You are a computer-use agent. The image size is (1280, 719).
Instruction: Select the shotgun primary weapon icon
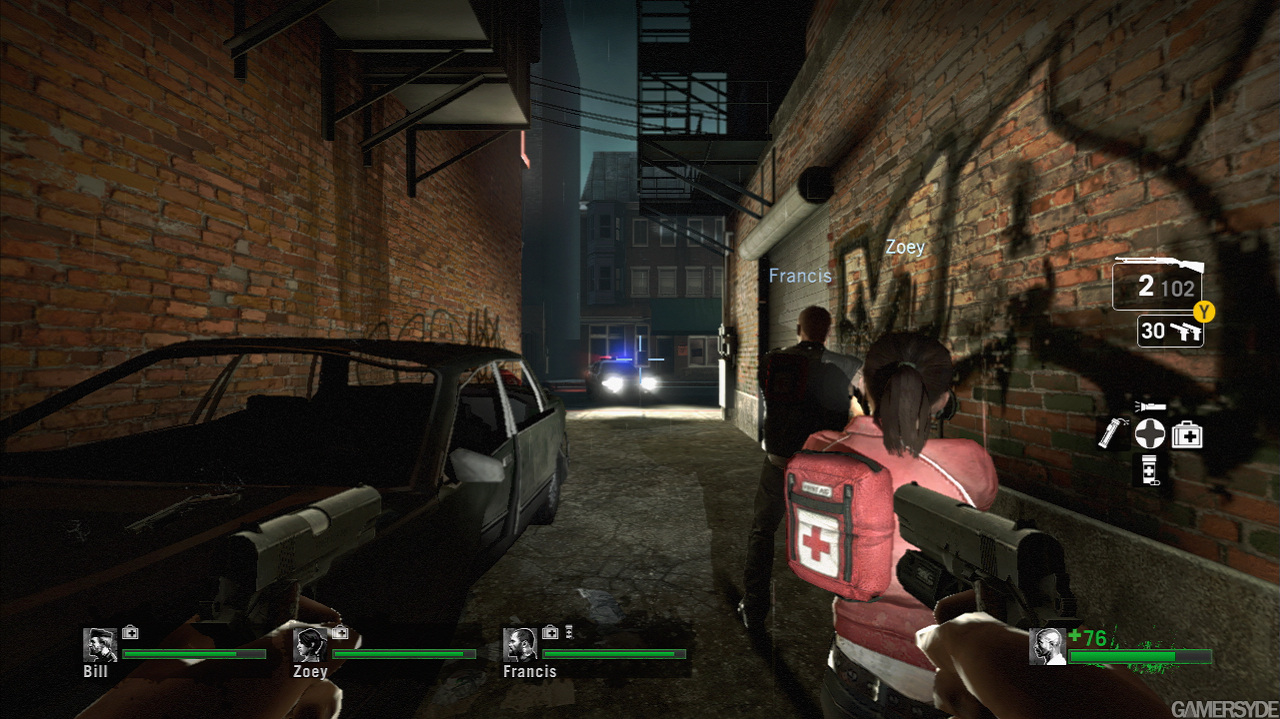1158,266
